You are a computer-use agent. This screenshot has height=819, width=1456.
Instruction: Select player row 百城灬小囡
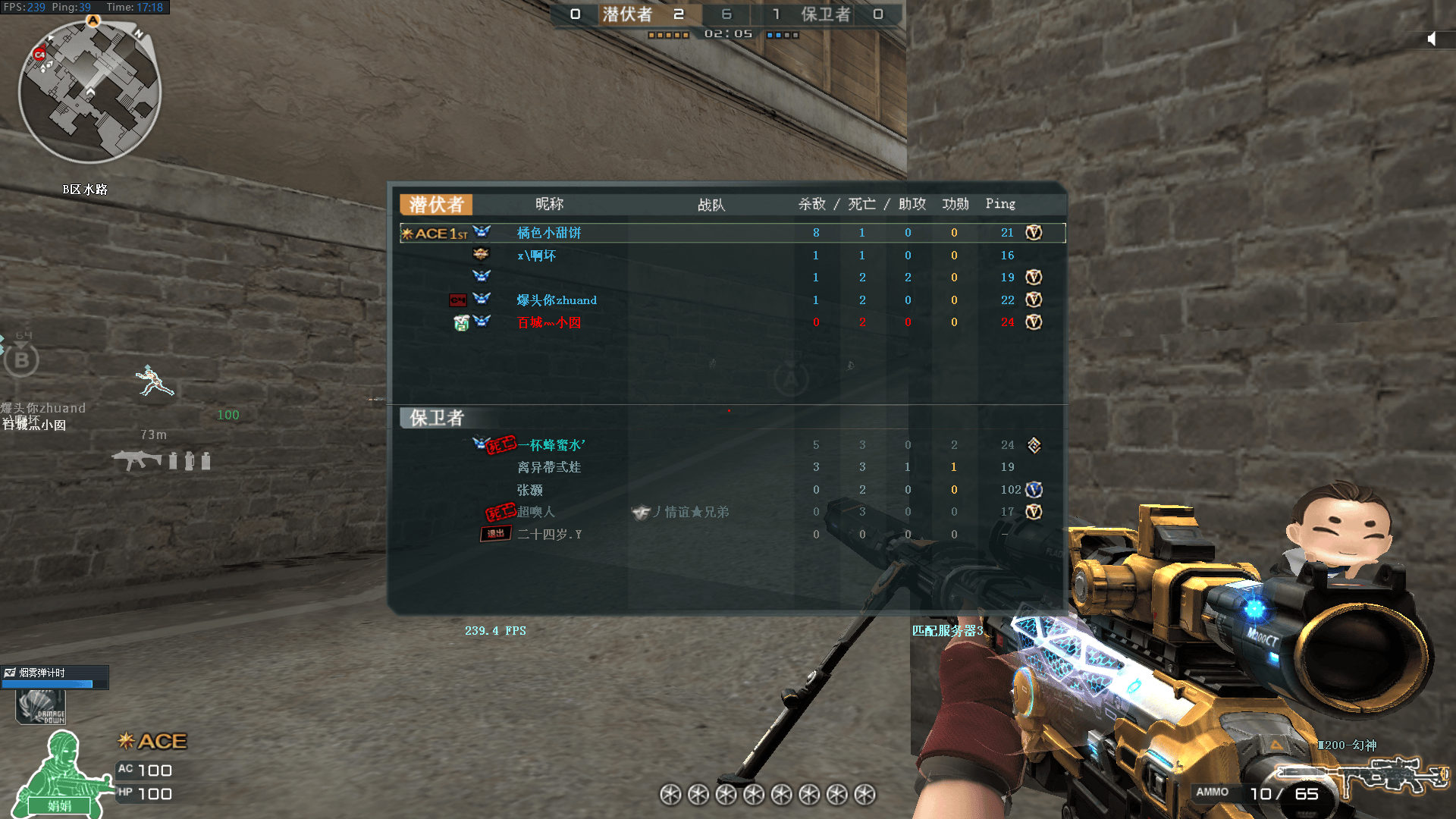click(549, 322)
